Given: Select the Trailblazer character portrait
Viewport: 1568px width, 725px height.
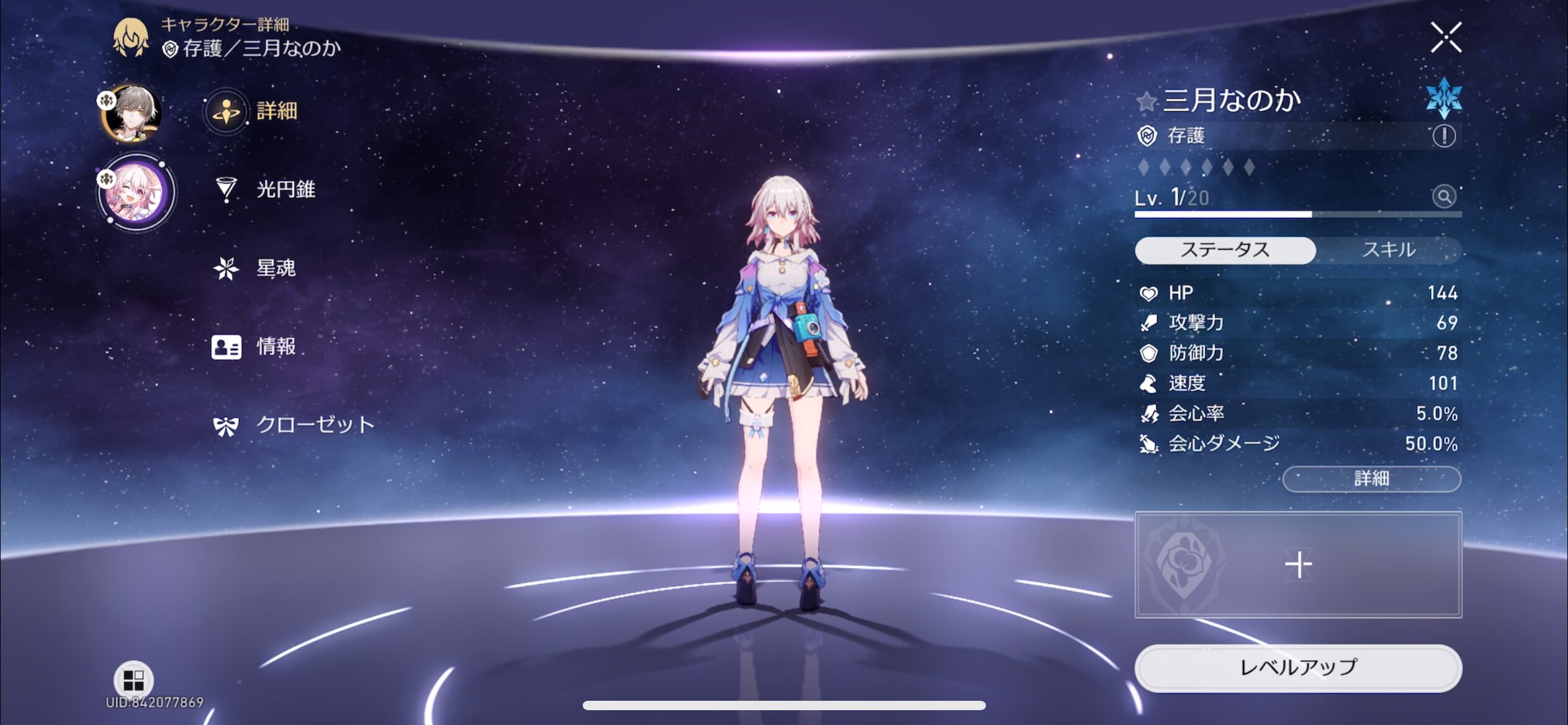Looking at the screenshot, I should [133, 113].
